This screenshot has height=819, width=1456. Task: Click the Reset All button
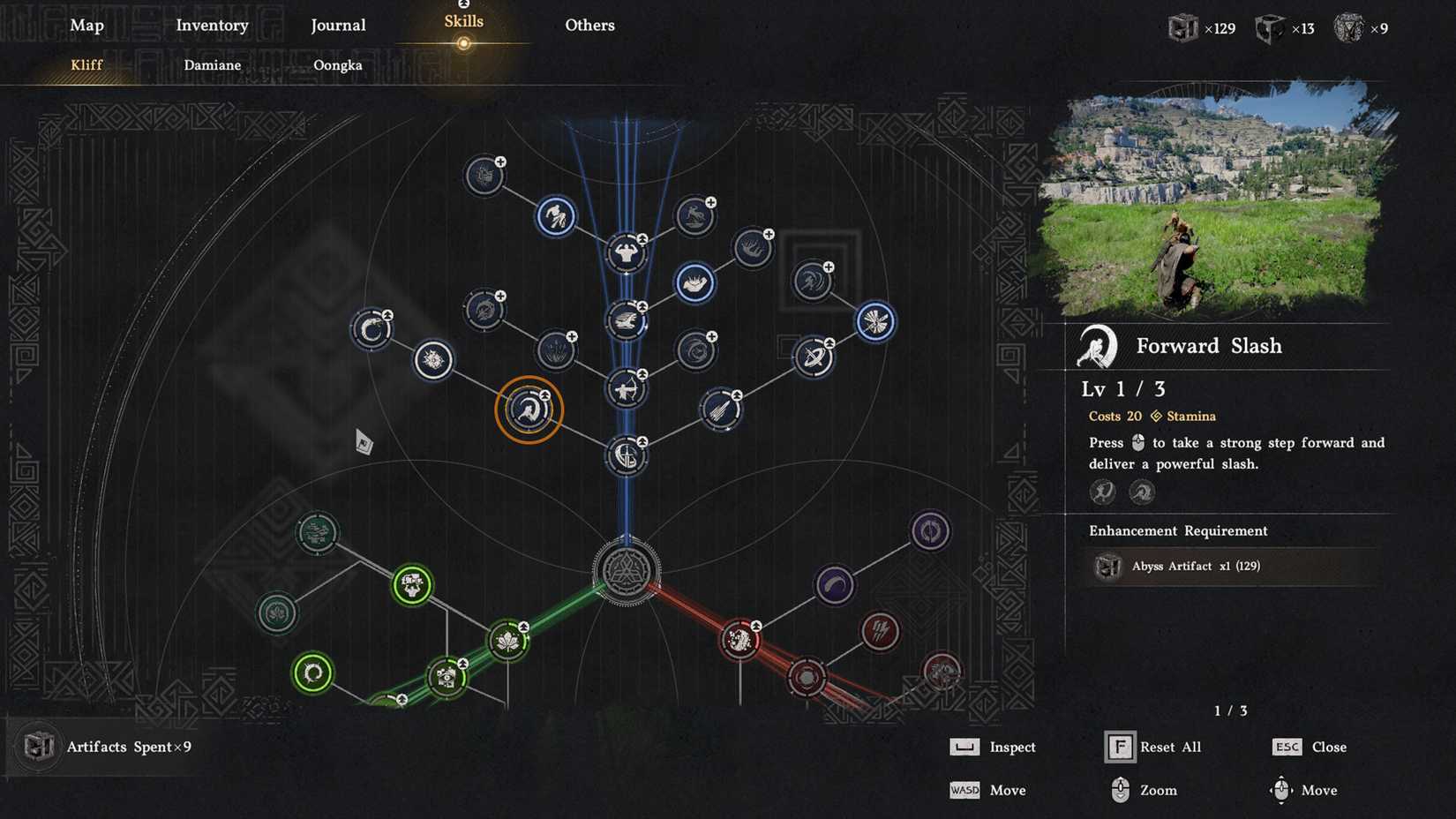[x=1171, y=747]
